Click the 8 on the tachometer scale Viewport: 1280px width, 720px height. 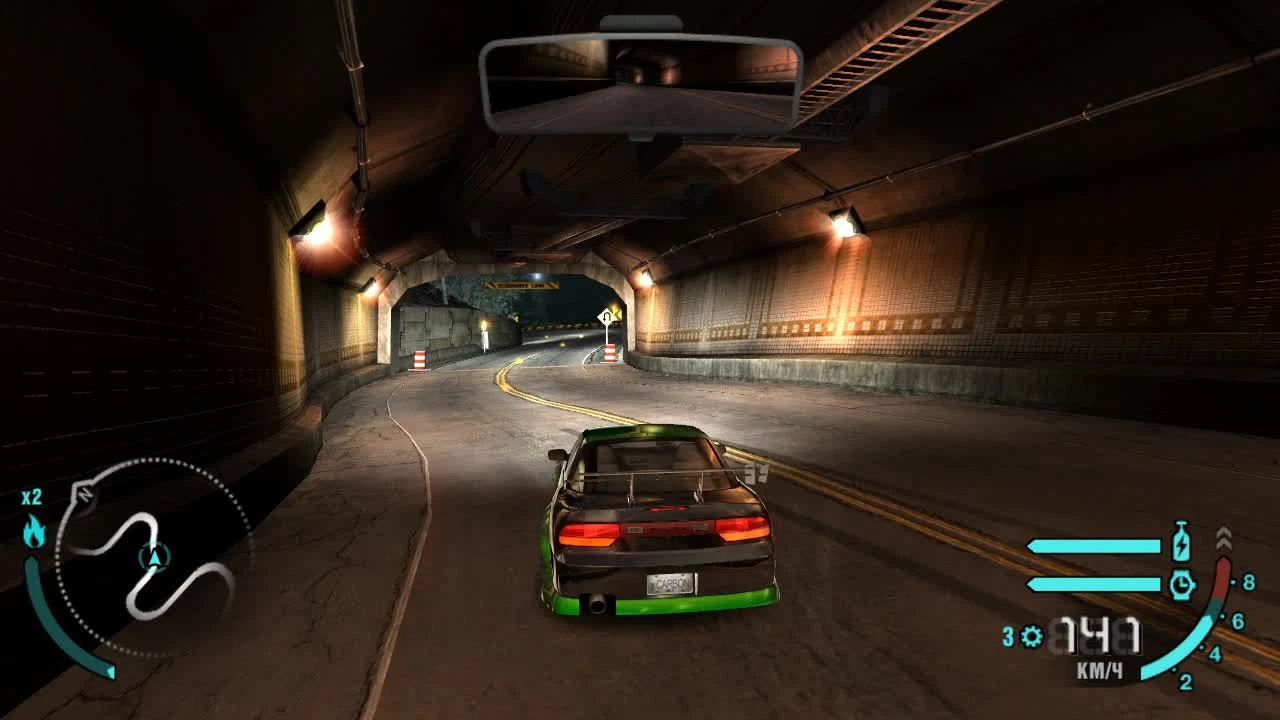pyautogui.click(x=1249, y=581)
